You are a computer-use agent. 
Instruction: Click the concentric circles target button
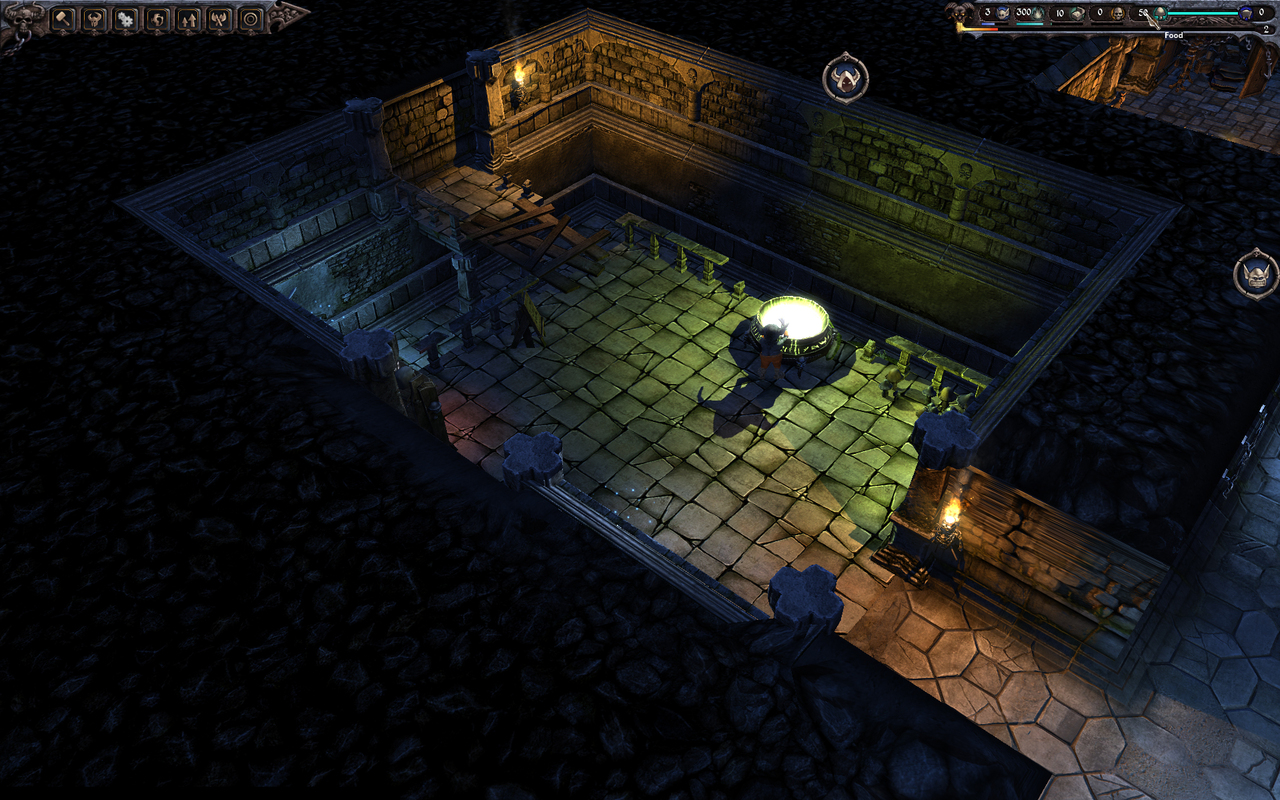click(251, 18)
